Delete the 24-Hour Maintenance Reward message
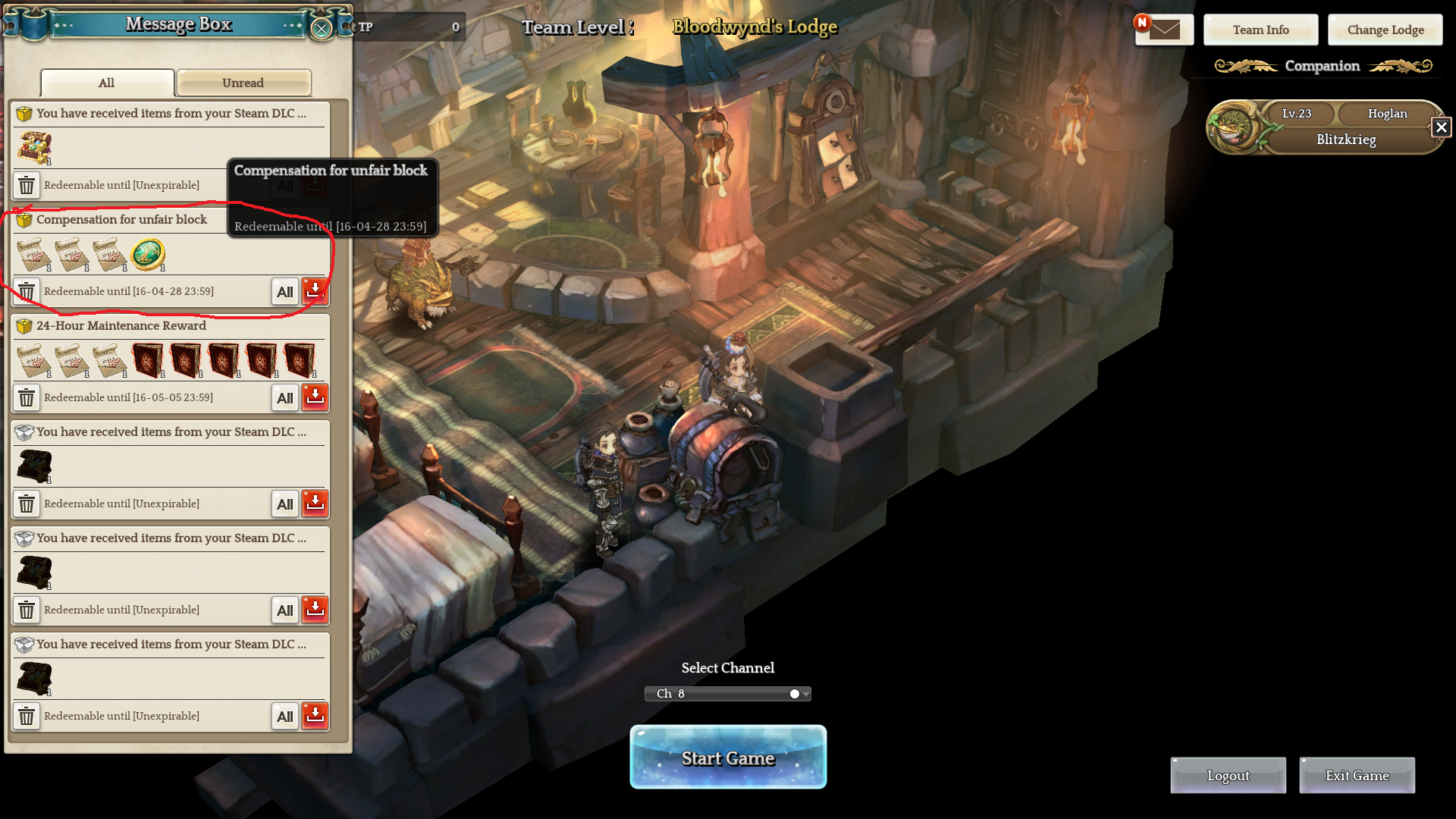 [27, 397]
